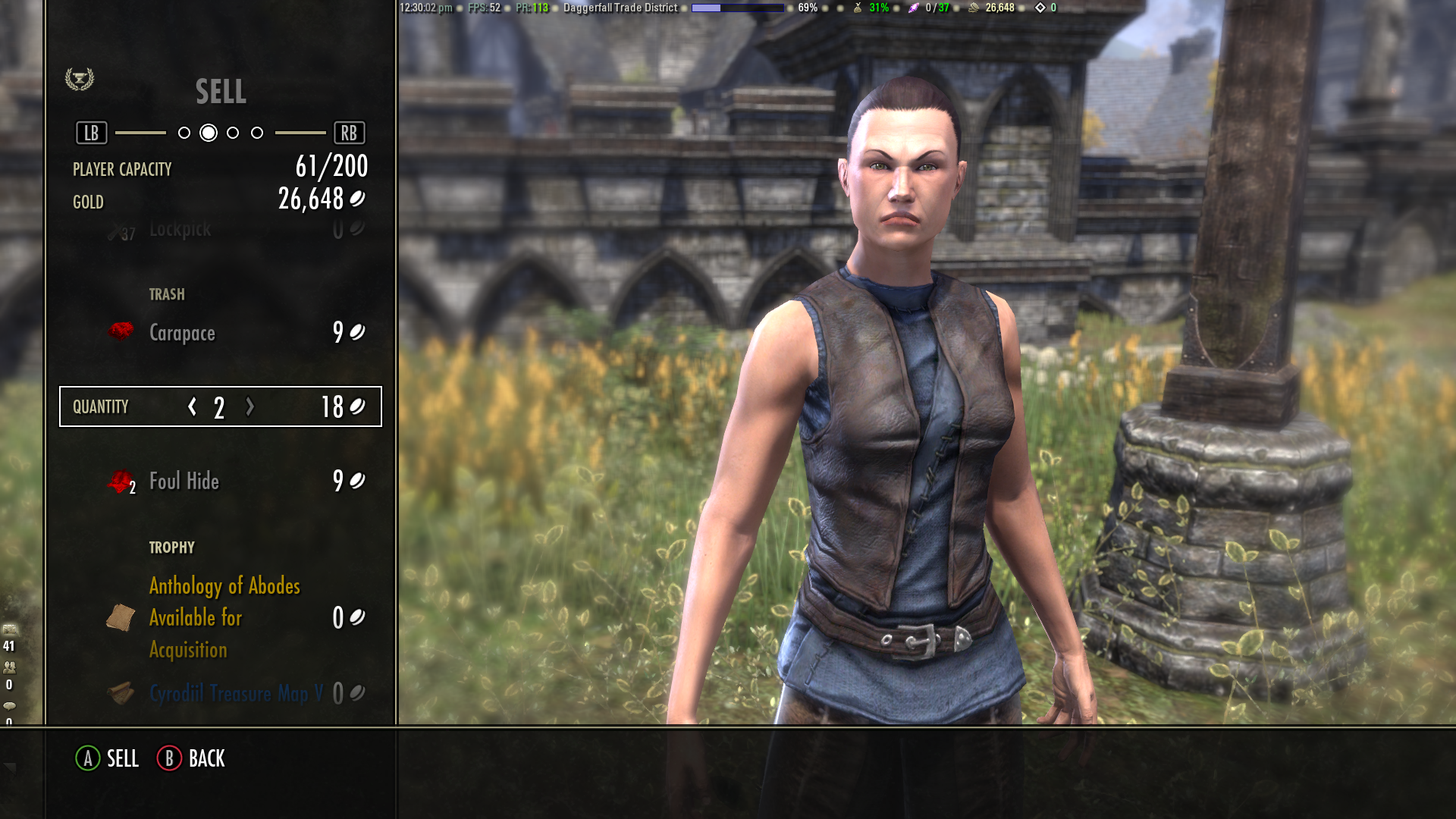The height and width of the screenshot is (819, 1456).
Task: Increase quantity with the right arrow
Action: tap(249, 407)
